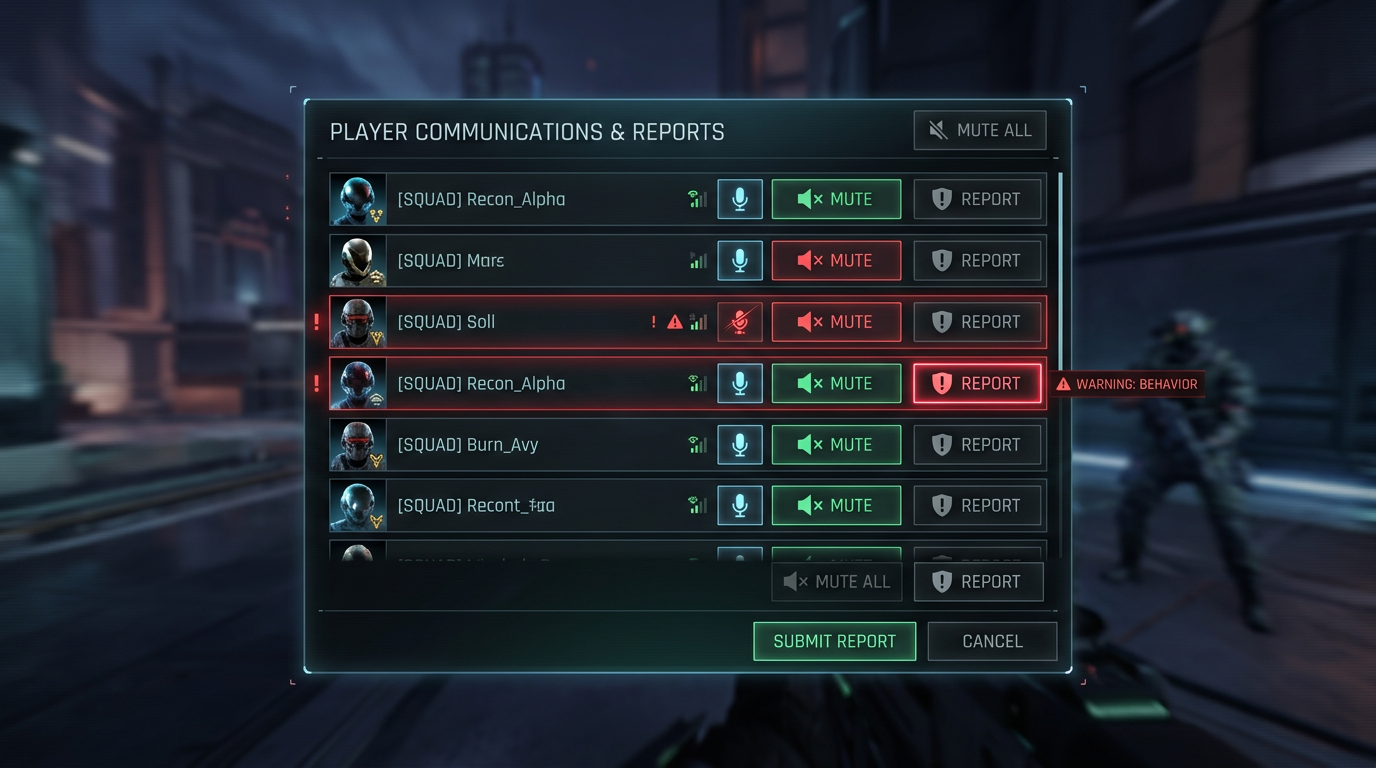Click Recon_Alpha's microphone icon in the top row
This screenshot has width=1376, height=768.
739,199
